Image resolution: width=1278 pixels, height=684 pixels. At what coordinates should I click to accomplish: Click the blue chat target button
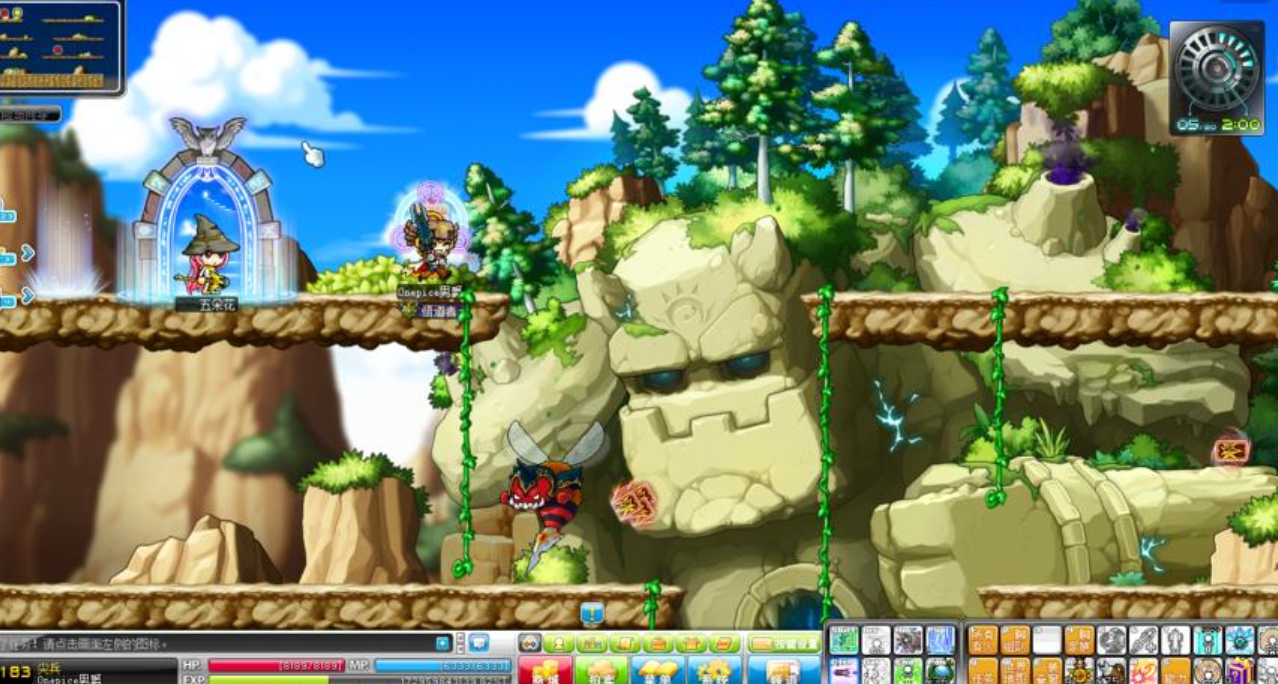[x=443, y=643]
